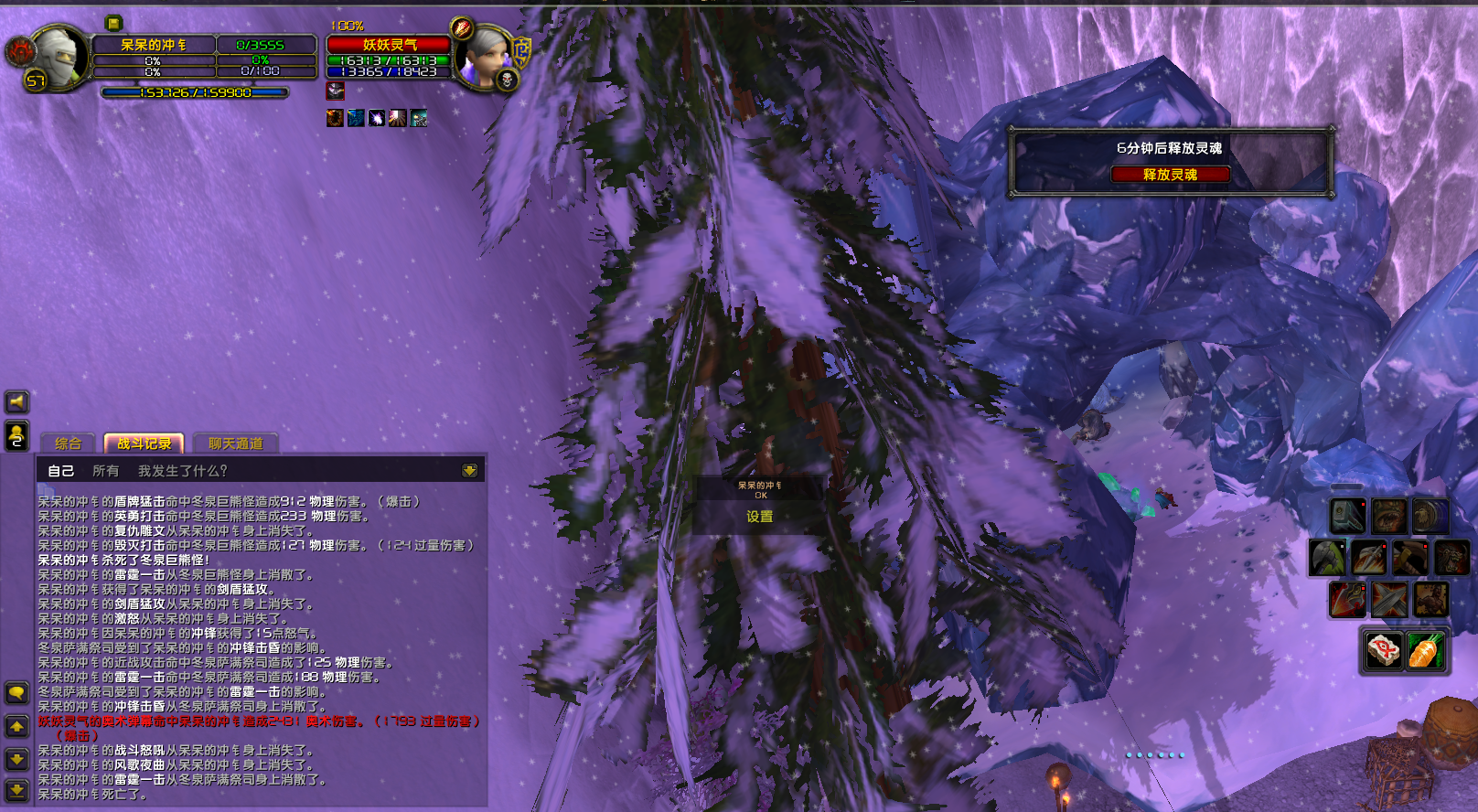Switch to the 综合 chat tab
This screenshot has width=1478, height=812.
[69, 443]
